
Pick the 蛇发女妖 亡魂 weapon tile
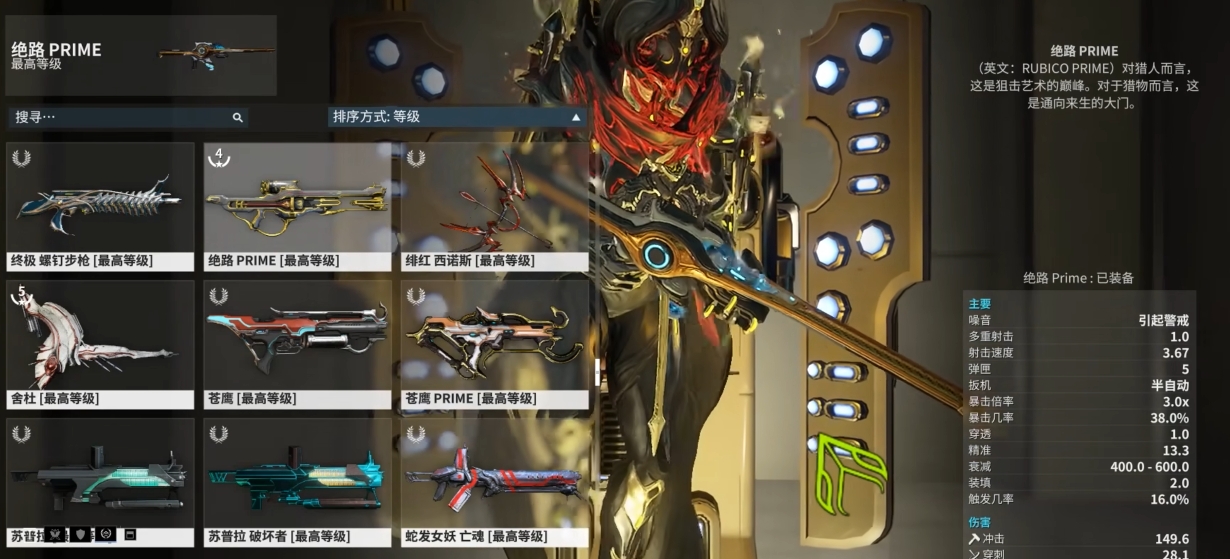click(x=494, y=482)
